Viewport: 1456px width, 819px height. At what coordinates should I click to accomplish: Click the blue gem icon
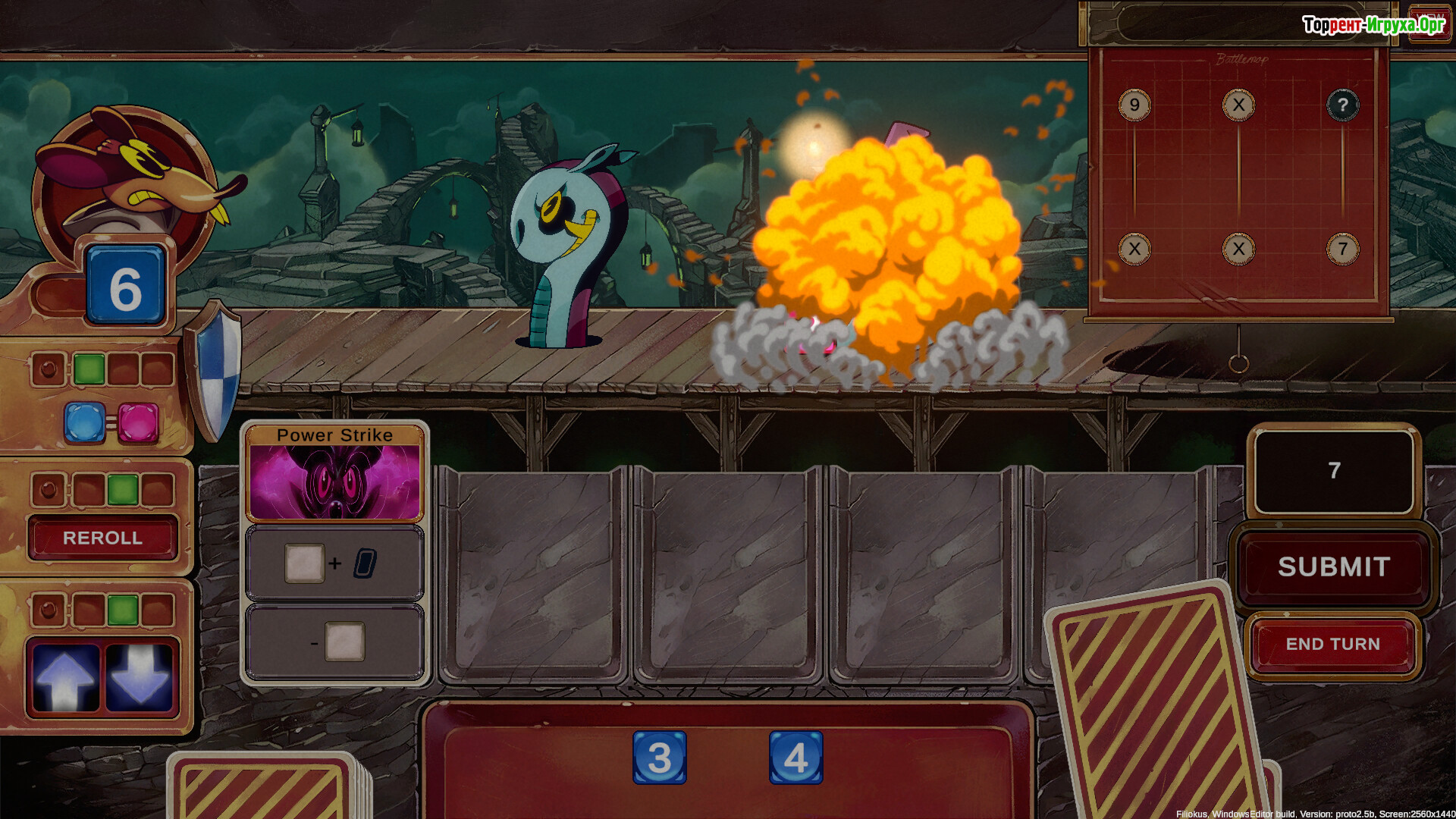84,422
